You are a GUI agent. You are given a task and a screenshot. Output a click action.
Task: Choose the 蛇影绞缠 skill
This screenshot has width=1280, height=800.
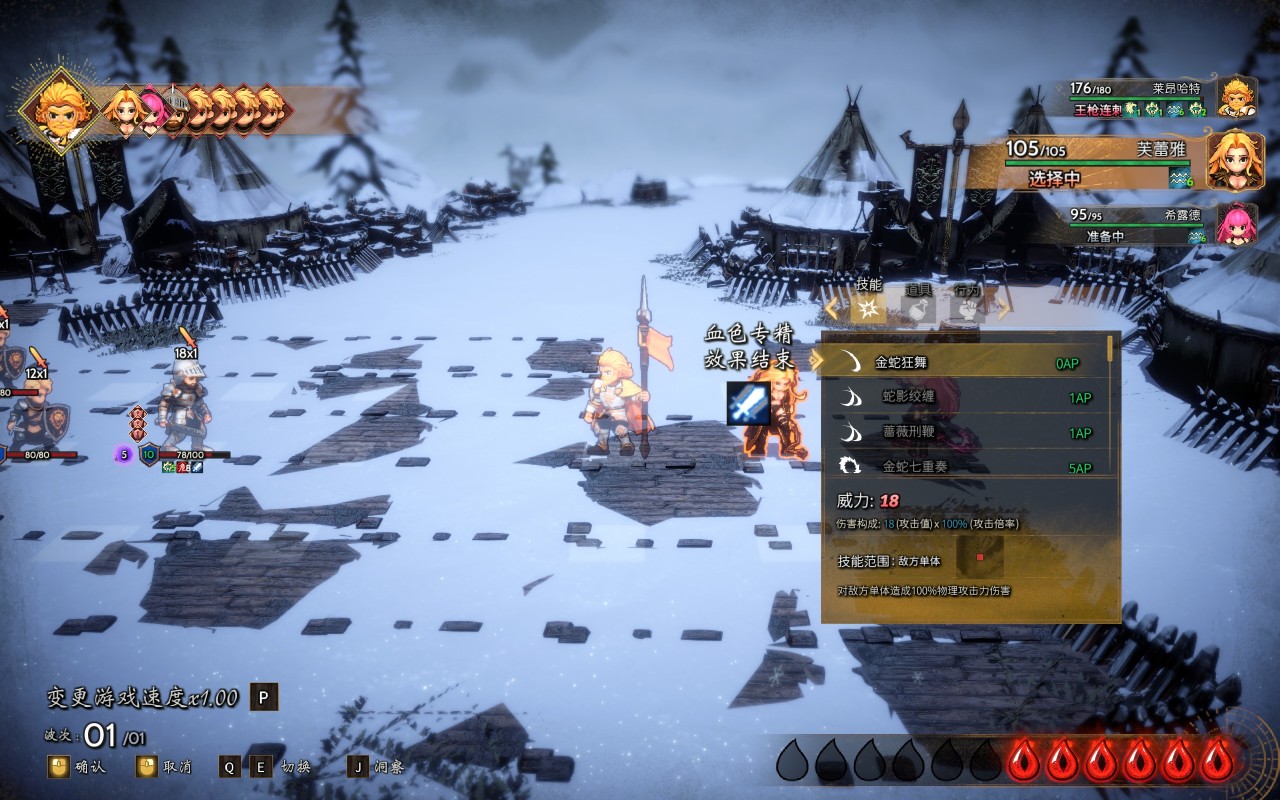pos(960,398)
